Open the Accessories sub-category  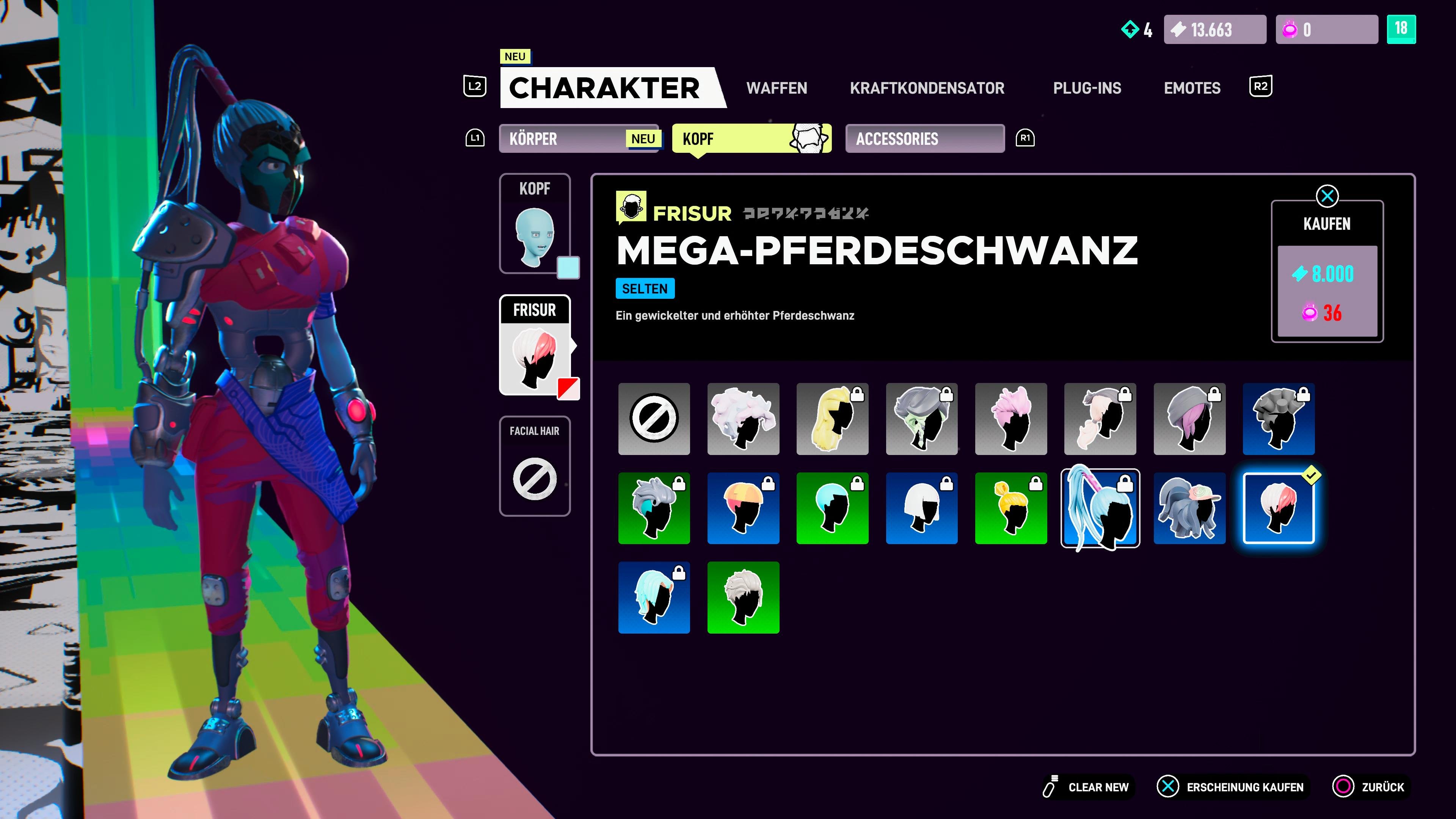[x=924, y=138]
